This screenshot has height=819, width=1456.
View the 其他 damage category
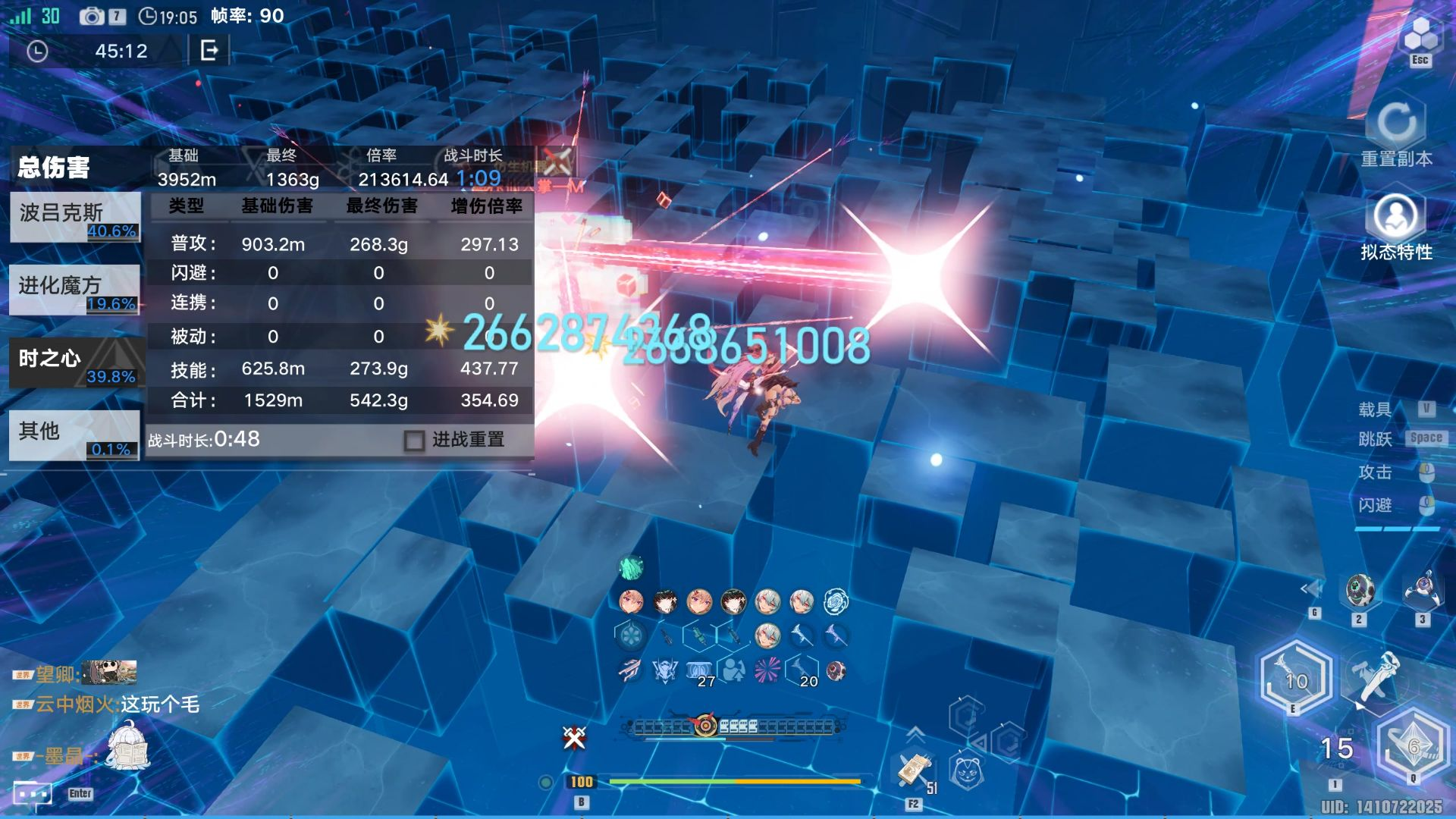(74, 435)
